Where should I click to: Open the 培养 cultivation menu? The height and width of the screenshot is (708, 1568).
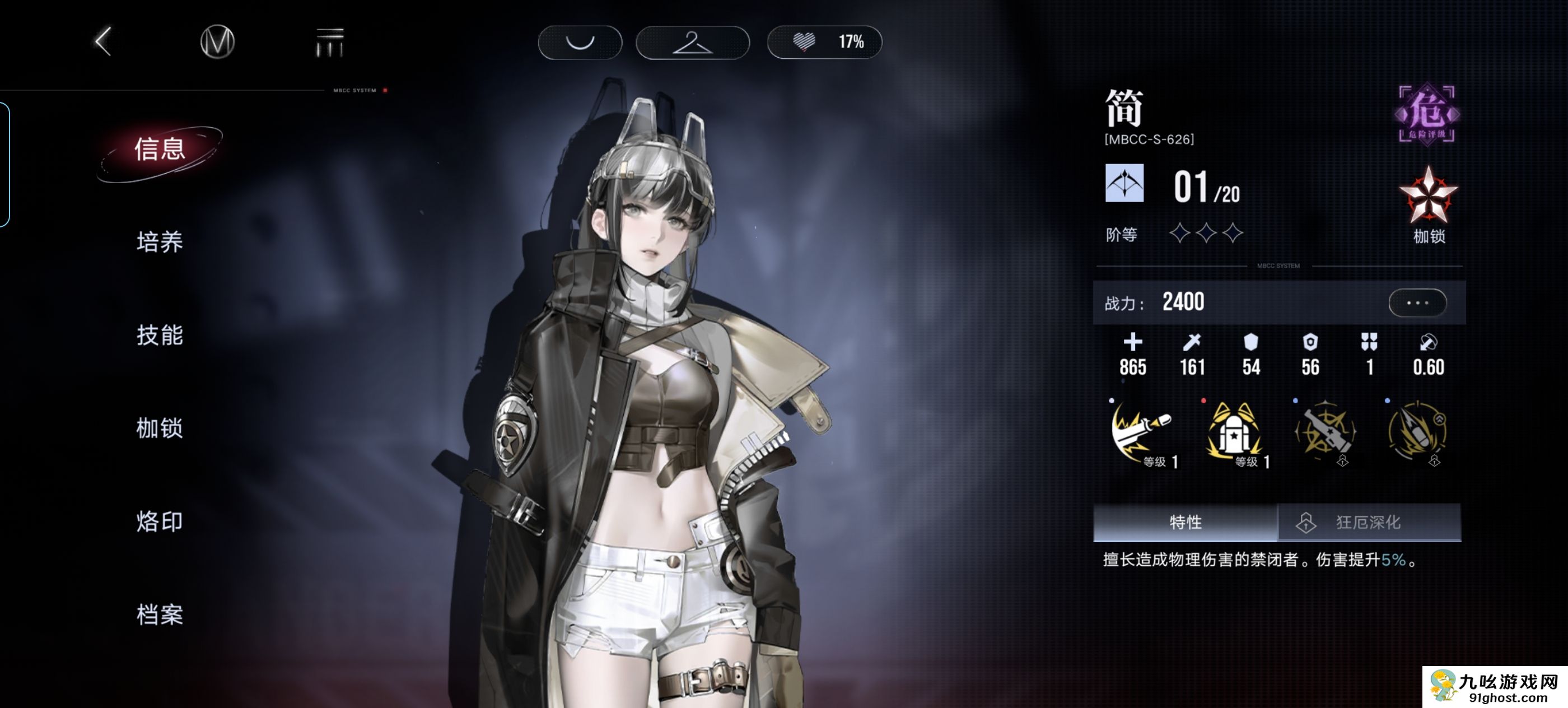tap(160, 241)
